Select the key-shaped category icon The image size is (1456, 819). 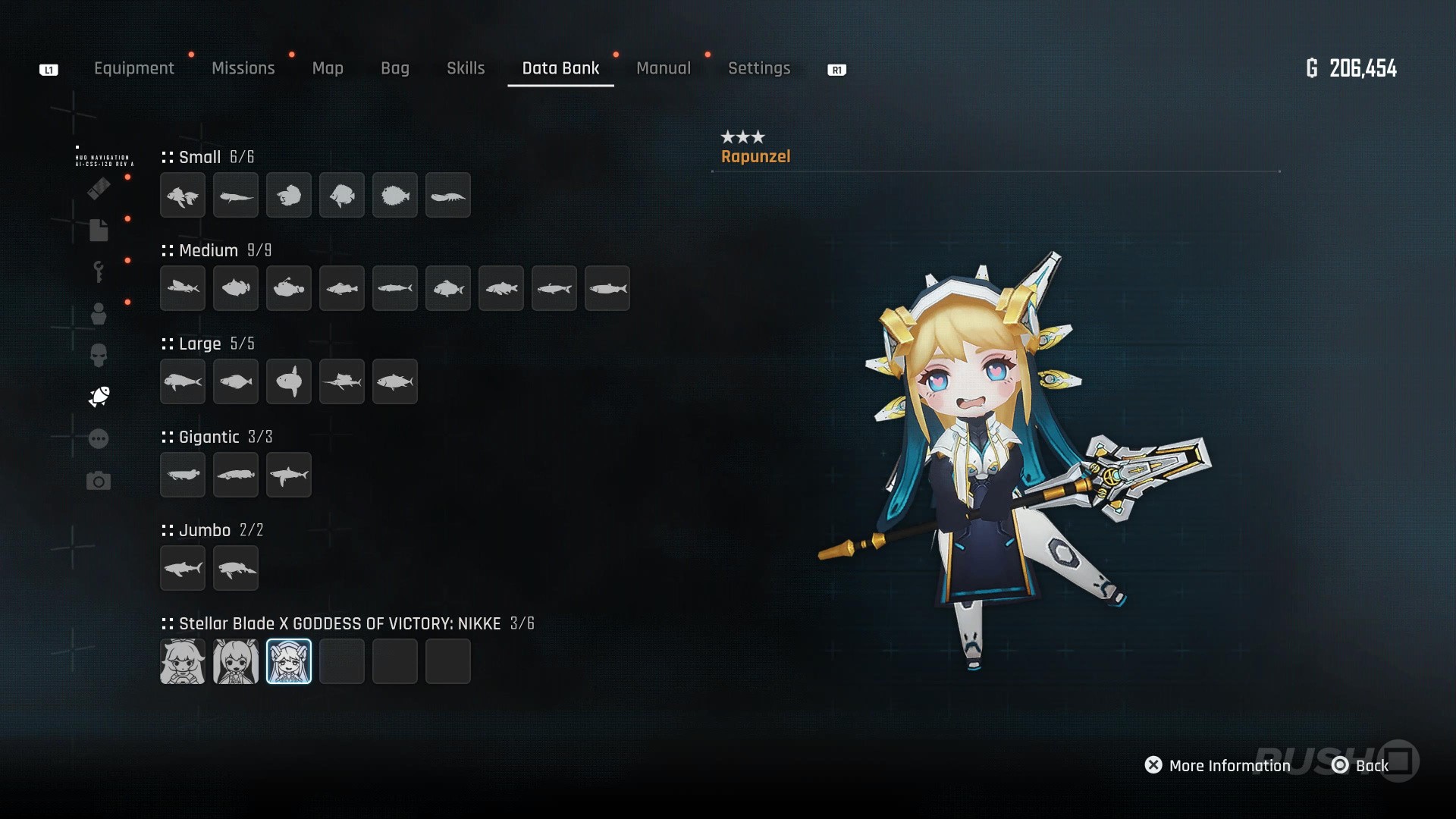pos(99,271)
